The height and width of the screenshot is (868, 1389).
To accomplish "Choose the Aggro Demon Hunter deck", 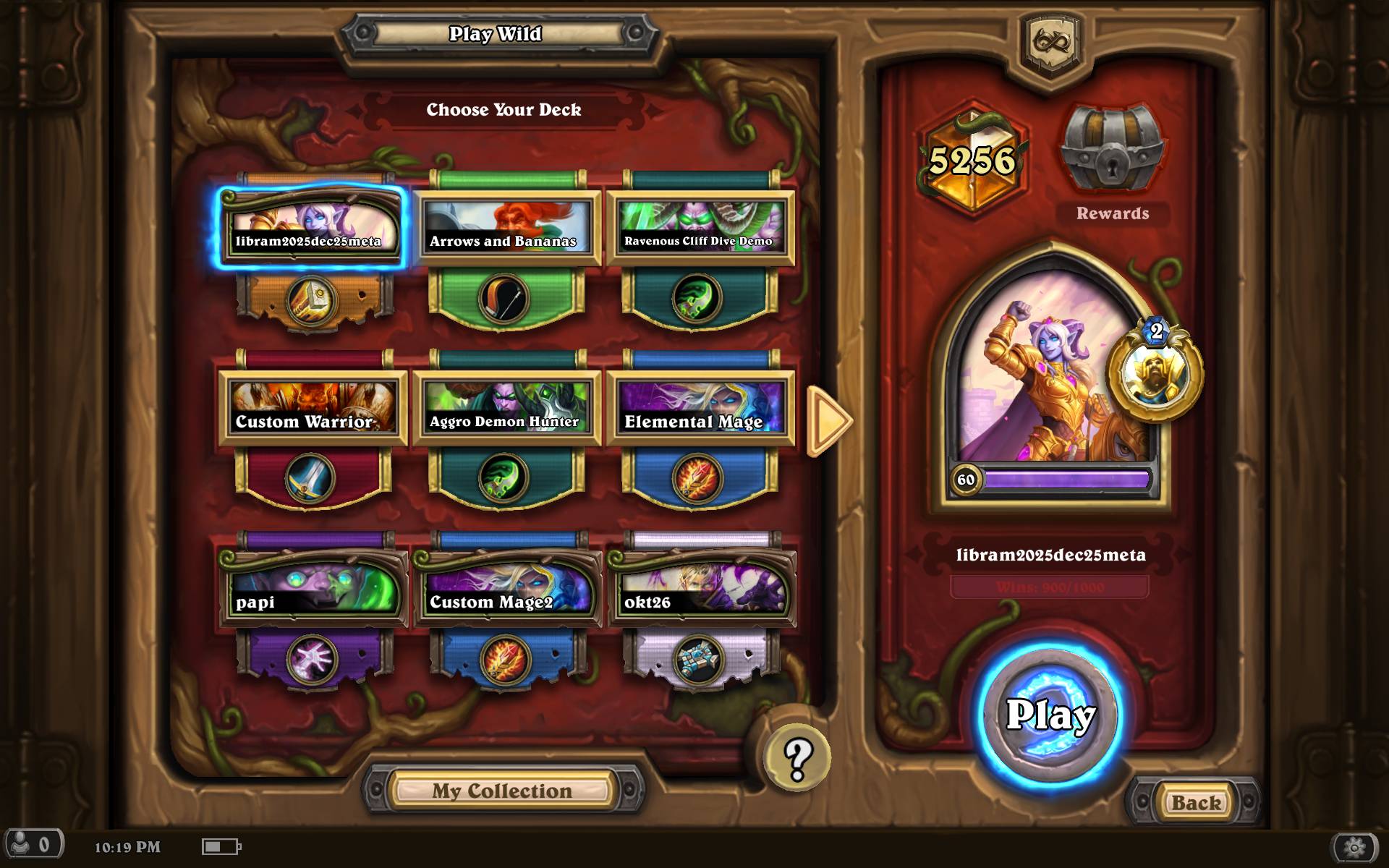I will [506, 408].
